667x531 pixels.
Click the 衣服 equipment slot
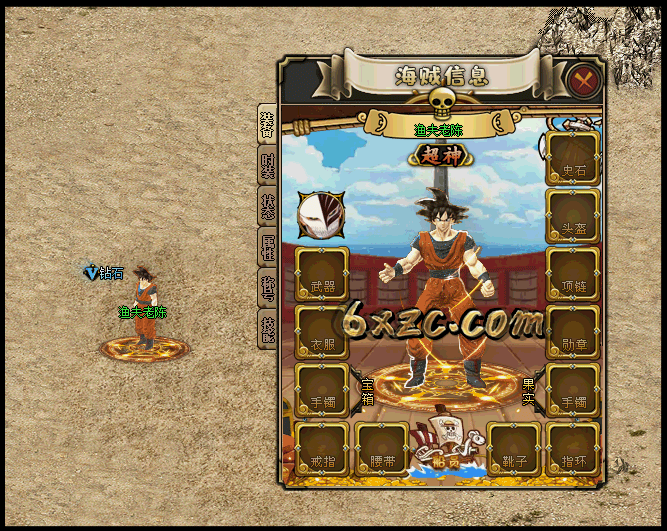(322, 331)
